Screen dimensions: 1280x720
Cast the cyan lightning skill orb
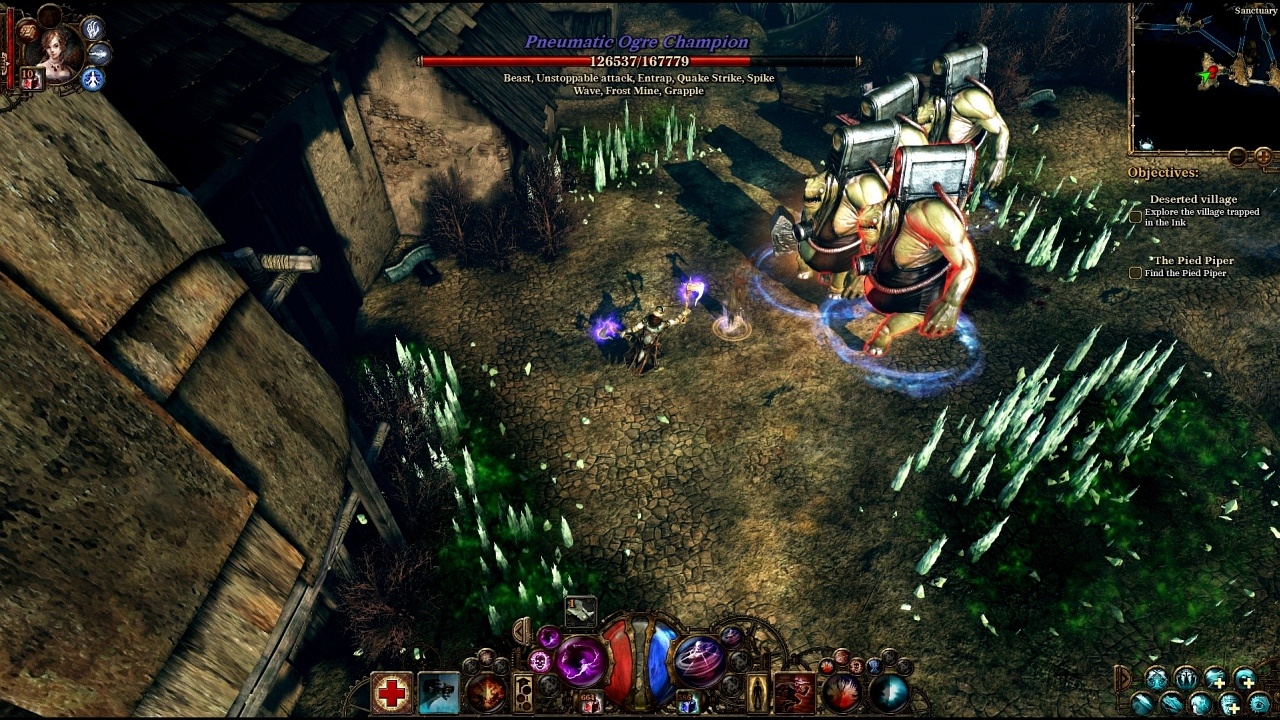tap(889, 693)
